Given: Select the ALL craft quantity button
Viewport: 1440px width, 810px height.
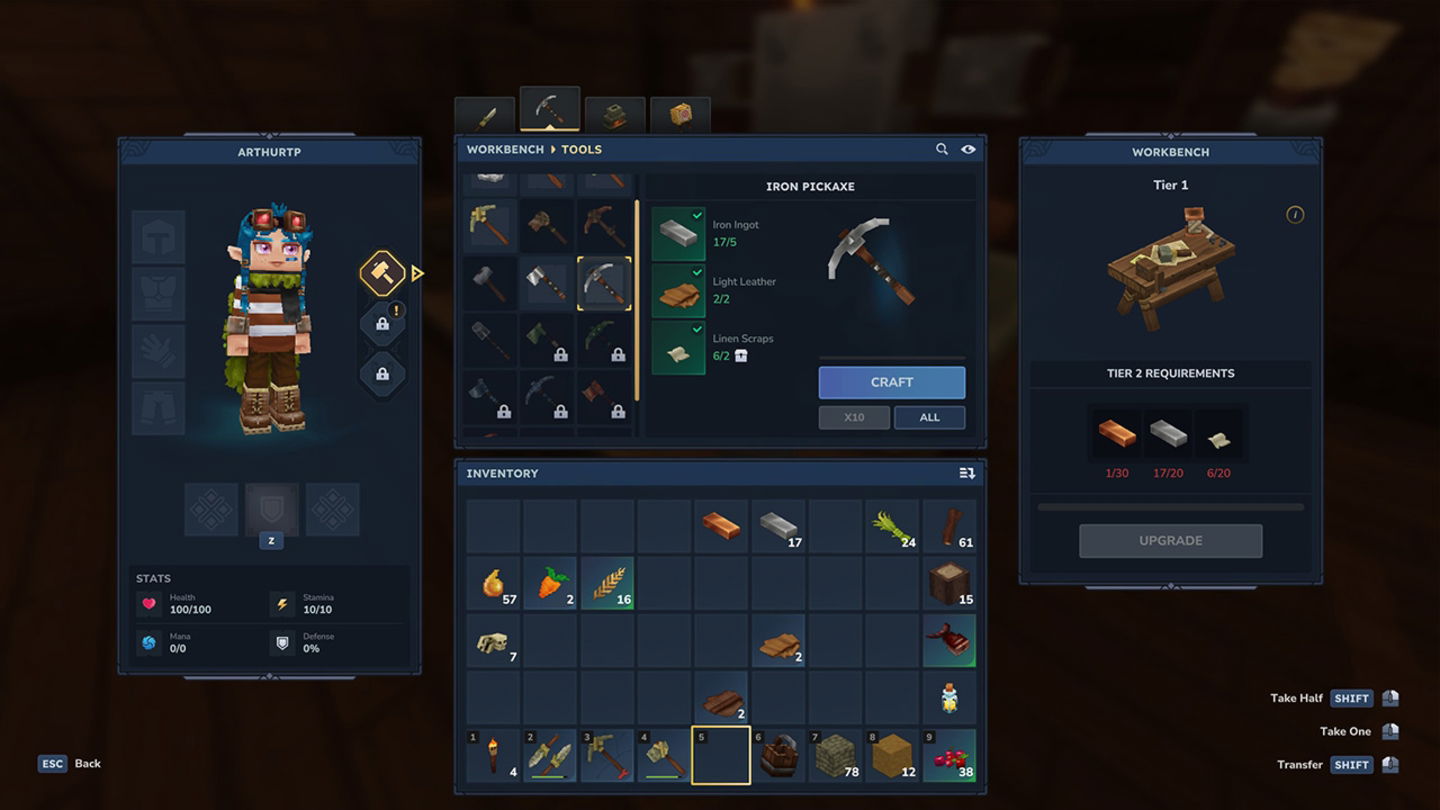Looking at the screenshot, I should 929,417.
